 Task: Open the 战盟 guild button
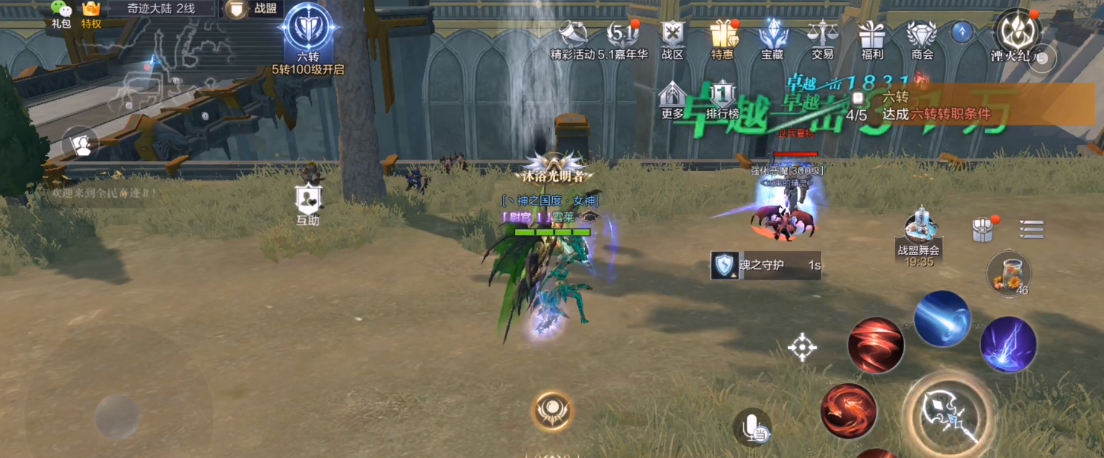[x=251, y=9]
